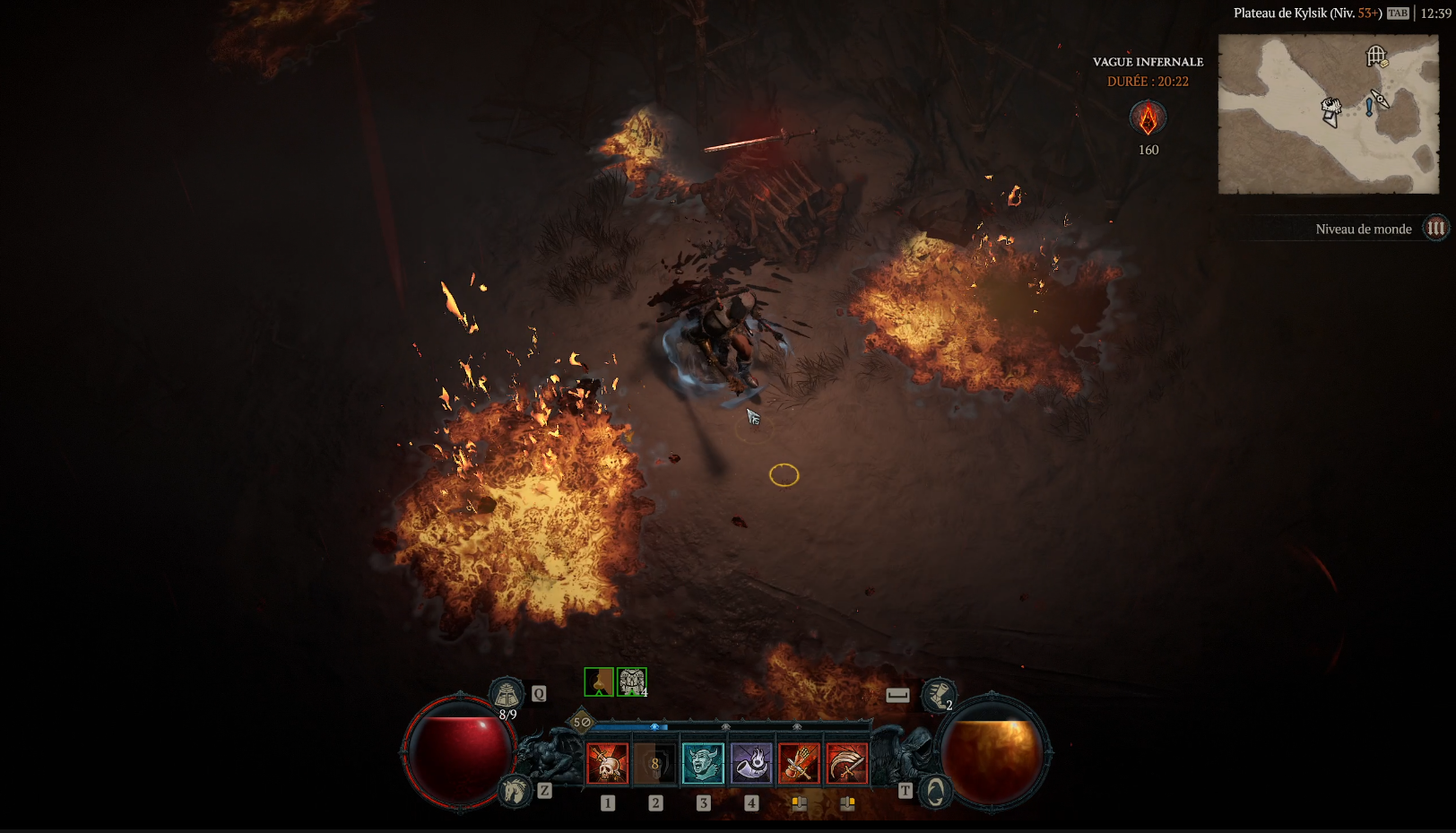Image resolution: width=1456 pixels, height=833 pixels.
Task: Summon the horse mount
Action: coord(515,791)
